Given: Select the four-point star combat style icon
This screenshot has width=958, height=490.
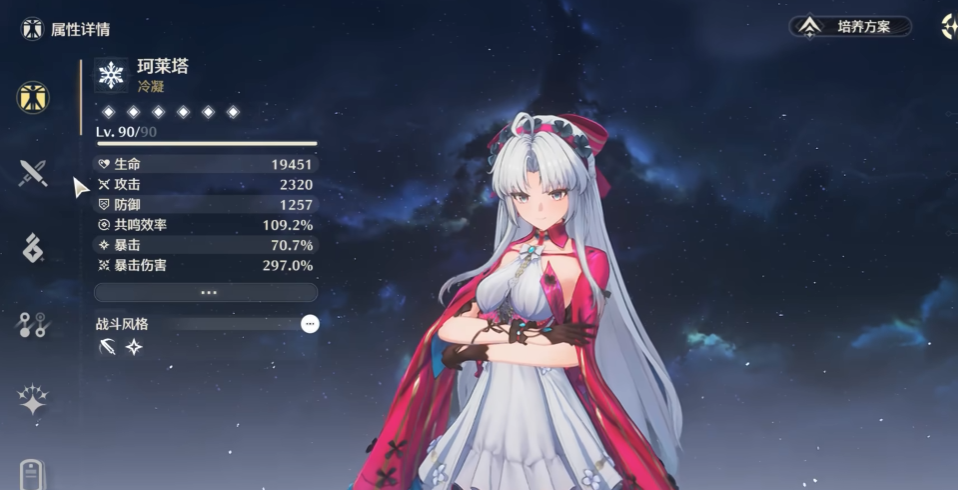Looking at the screenshot, I should [x=134, y=347].
